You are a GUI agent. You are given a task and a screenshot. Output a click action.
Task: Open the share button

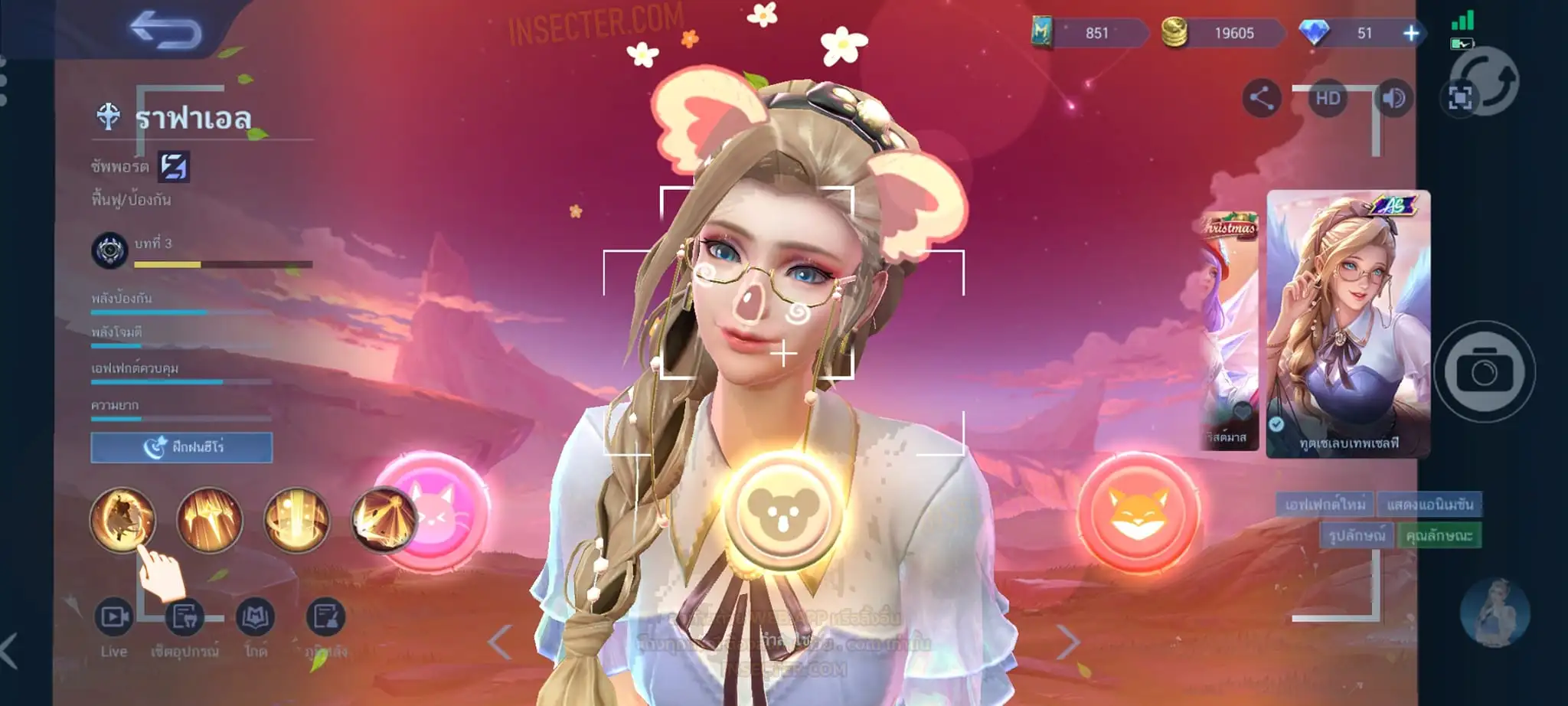point(1261,98)
